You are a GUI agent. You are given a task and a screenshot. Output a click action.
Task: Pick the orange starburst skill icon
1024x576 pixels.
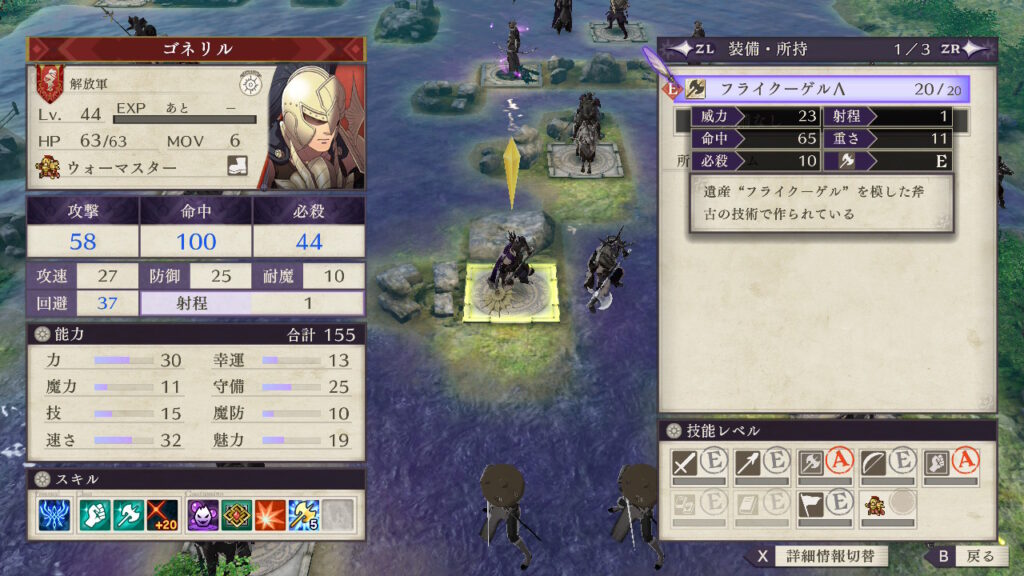click(x=271, y=514)
